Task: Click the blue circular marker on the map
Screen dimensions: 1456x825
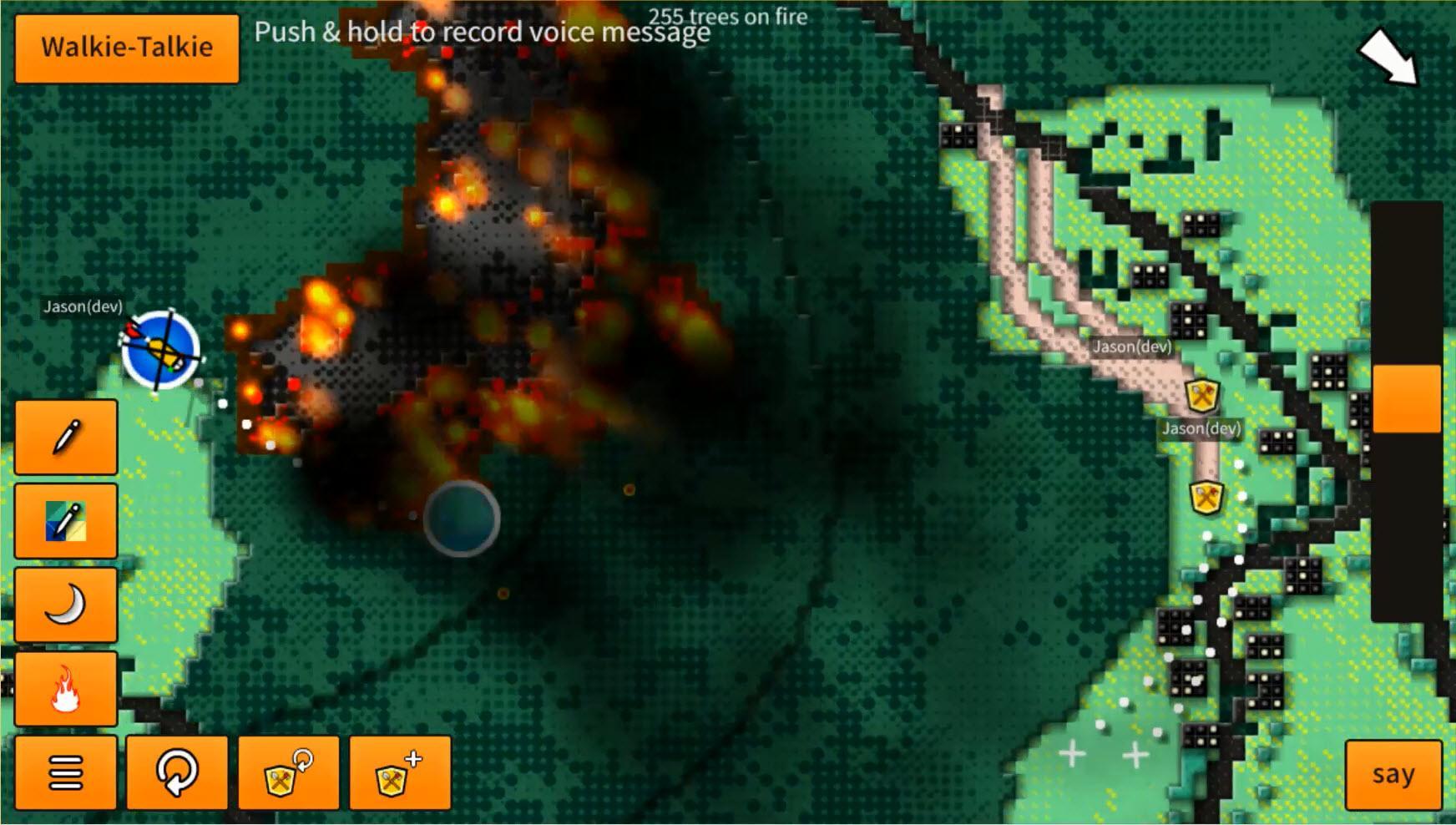Action: tap(462, 519)
